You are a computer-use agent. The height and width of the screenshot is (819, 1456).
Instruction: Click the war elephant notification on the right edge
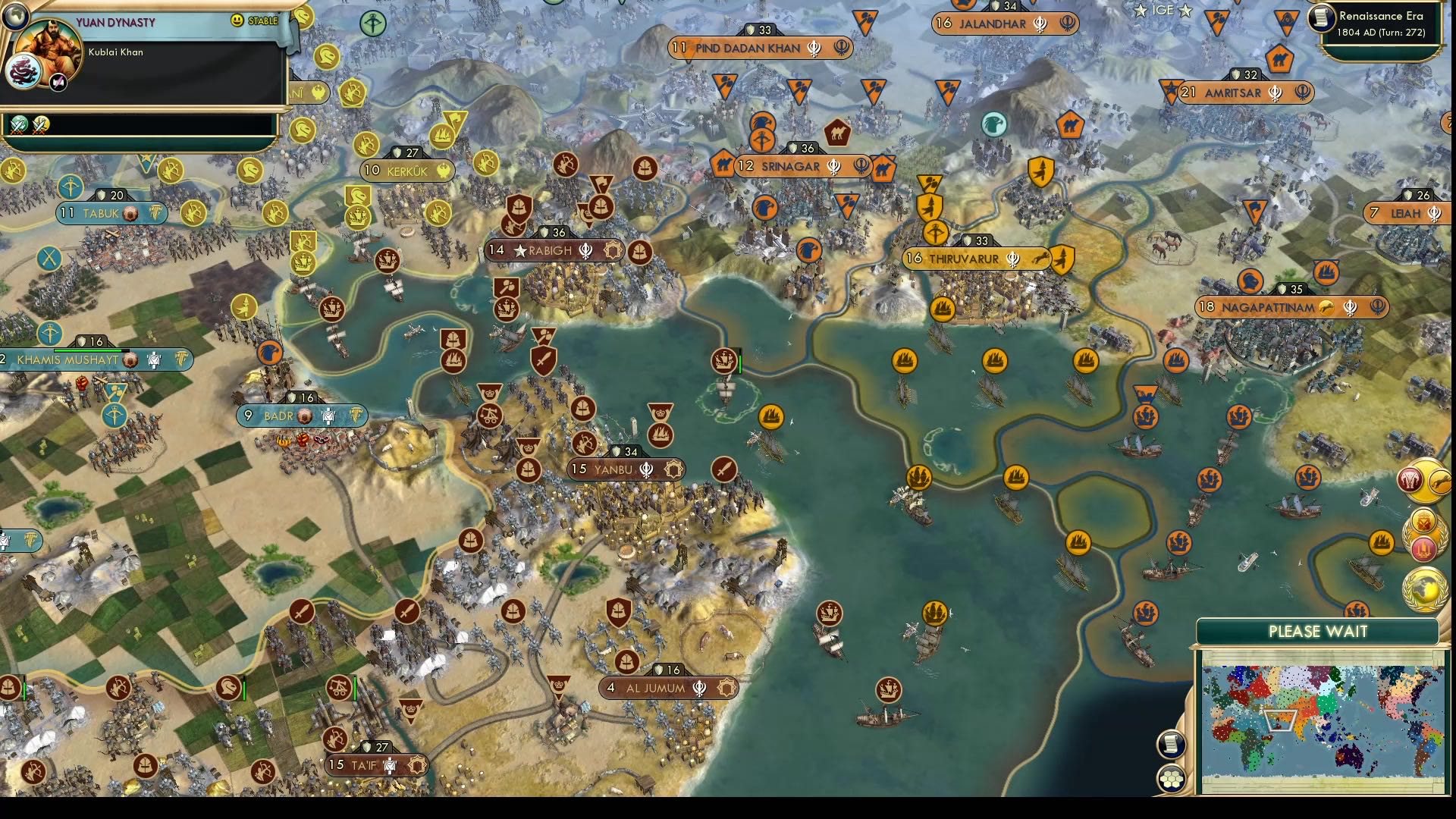1410,479
